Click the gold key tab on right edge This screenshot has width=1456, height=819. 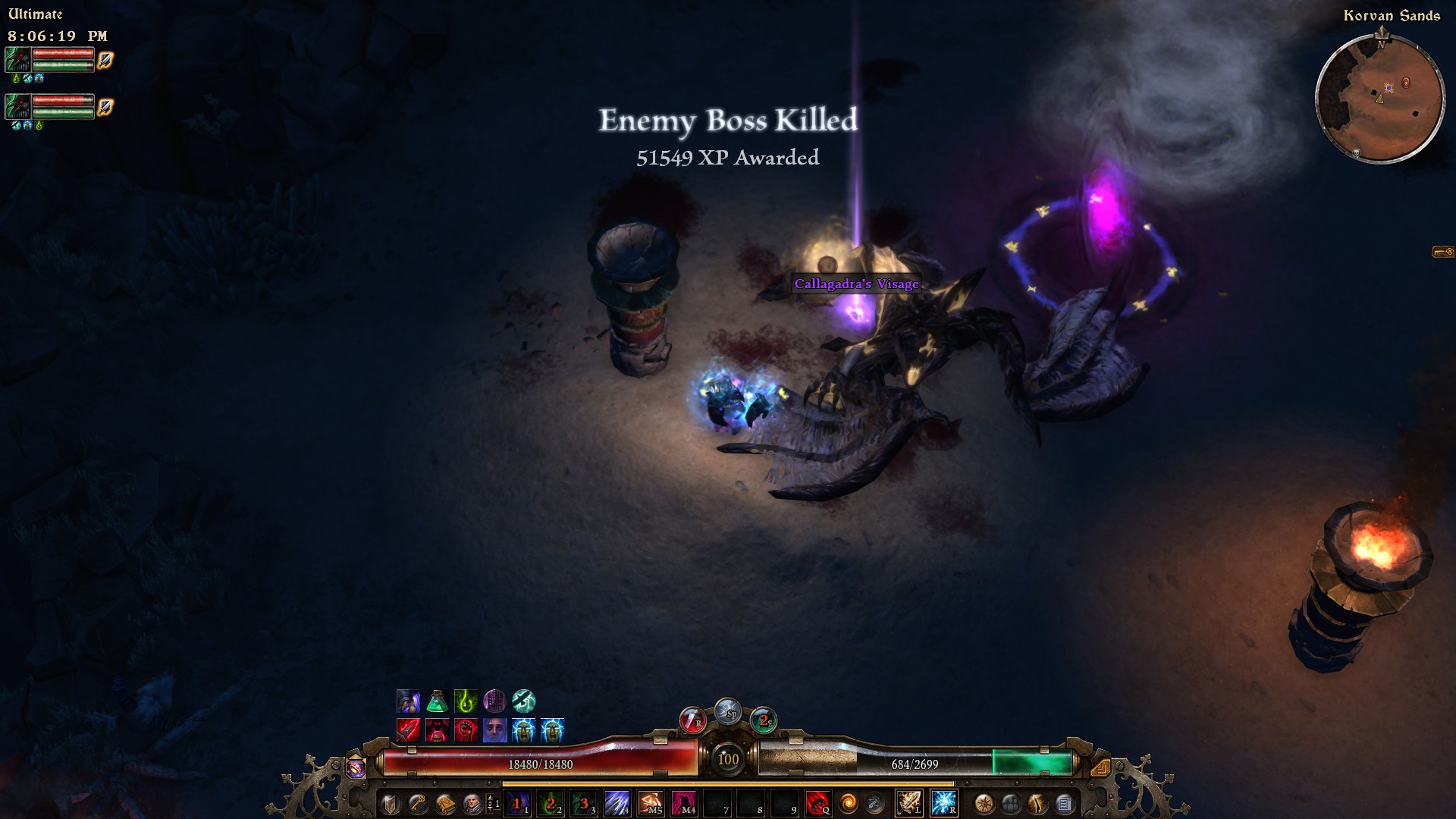pos(1442,252)
